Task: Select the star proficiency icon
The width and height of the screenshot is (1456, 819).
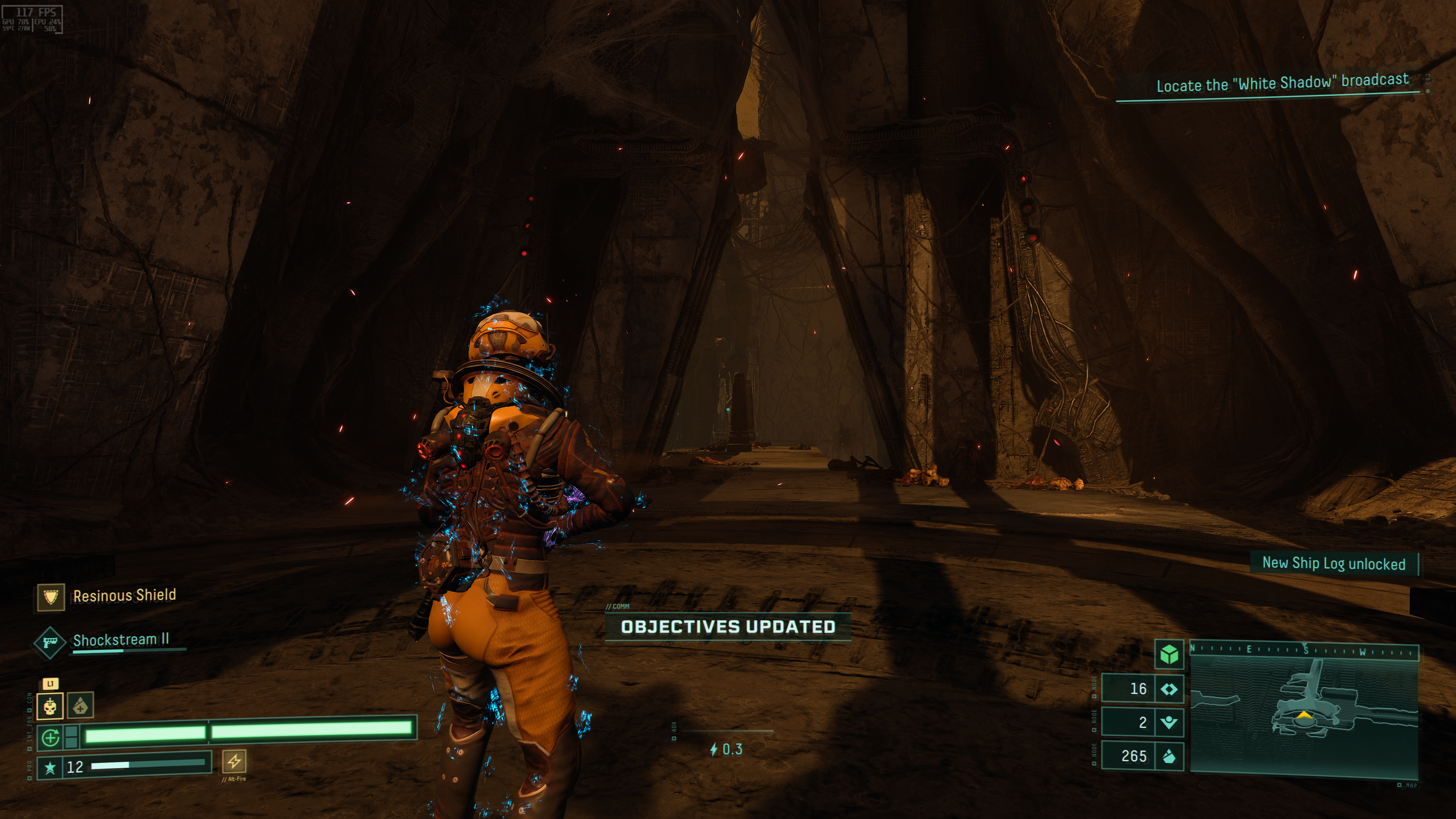Action: [50, 767]
